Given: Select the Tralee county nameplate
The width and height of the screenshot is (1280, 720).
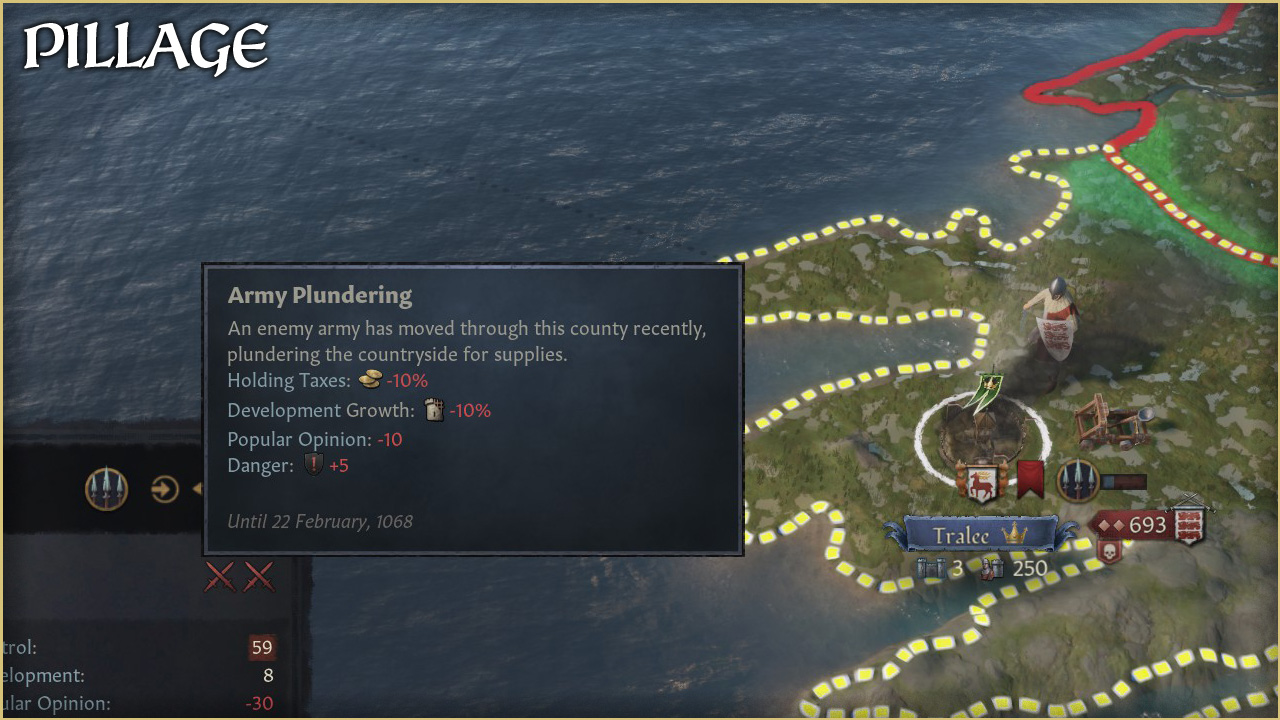Looking at the screenshot, I should (978, 535).
